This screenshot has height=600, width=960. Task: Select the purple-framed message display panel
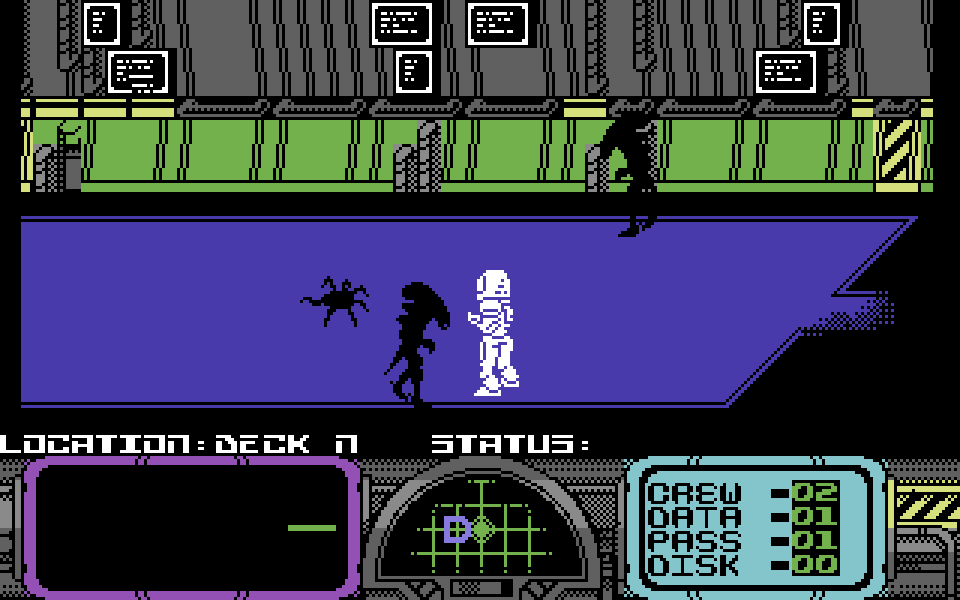point(192,526)
